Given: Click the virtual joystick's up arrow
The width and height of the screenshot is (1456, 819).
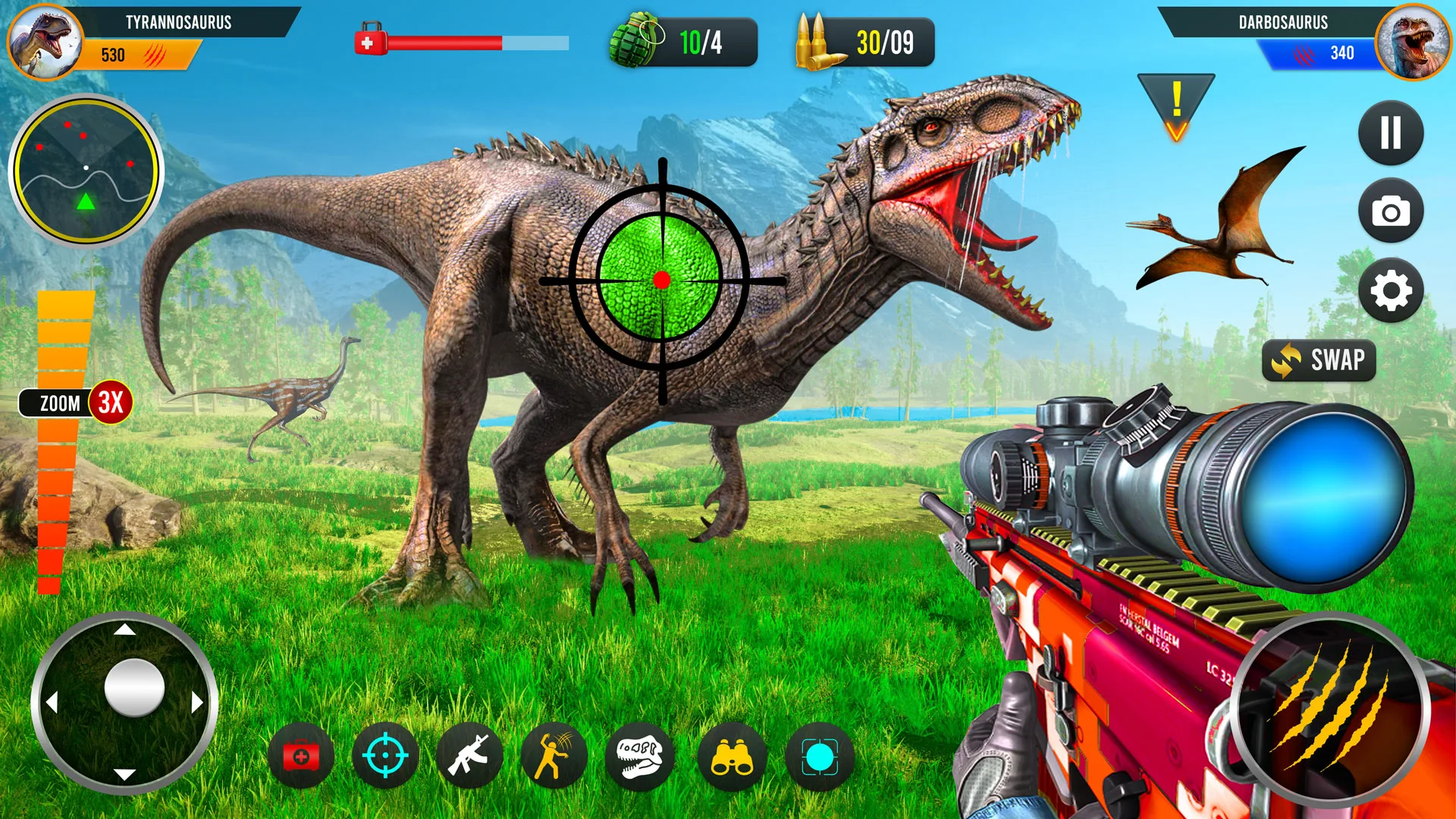Looking at the screenshot, I should coord(124,629).
